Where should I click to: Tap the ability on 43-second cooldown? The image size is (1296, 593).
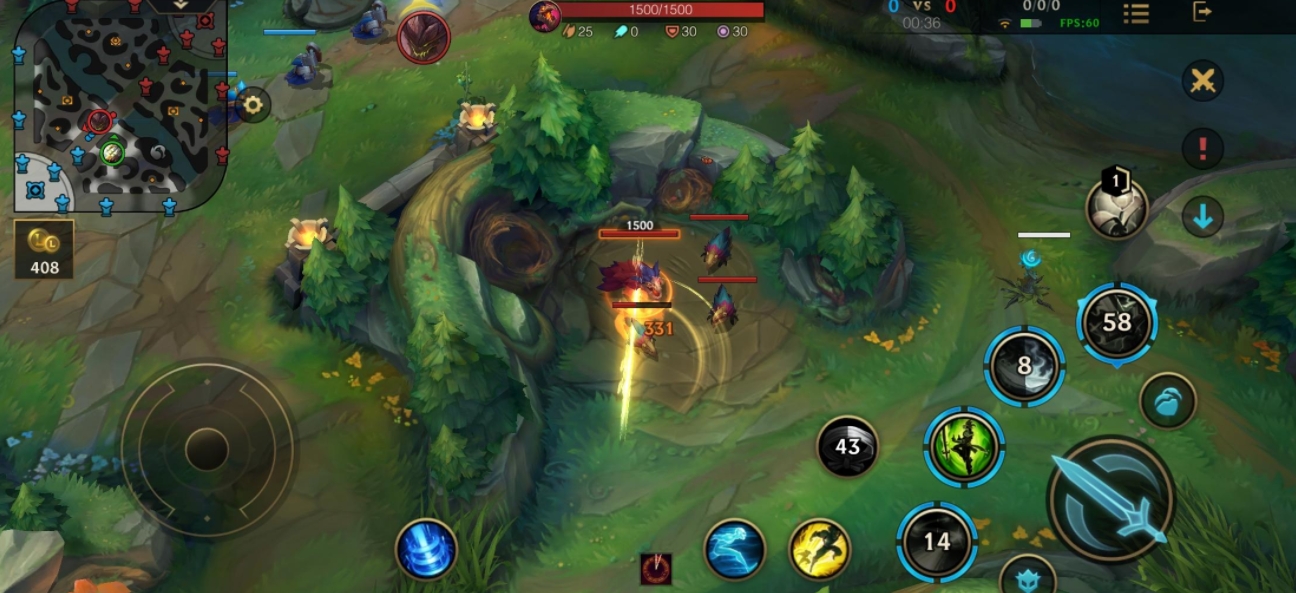click(x=848, y=446)
